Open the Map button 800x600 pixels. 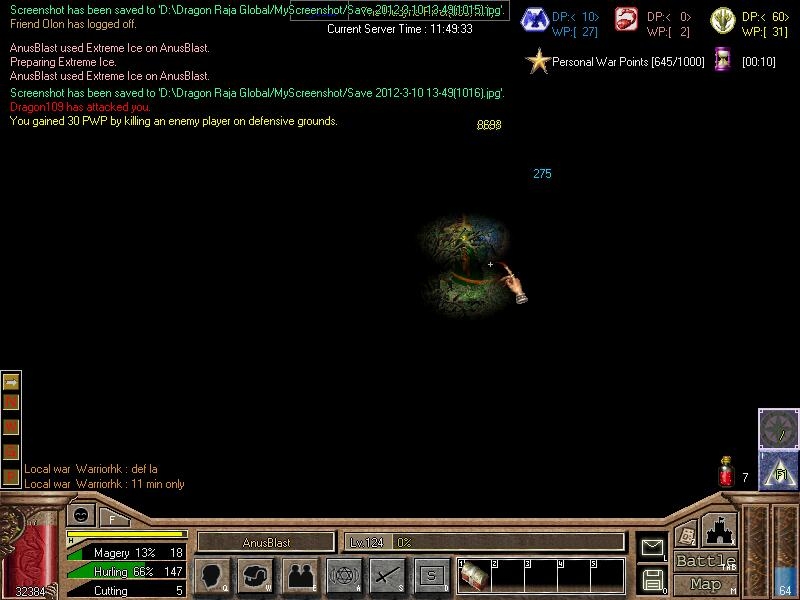[705, 584]
